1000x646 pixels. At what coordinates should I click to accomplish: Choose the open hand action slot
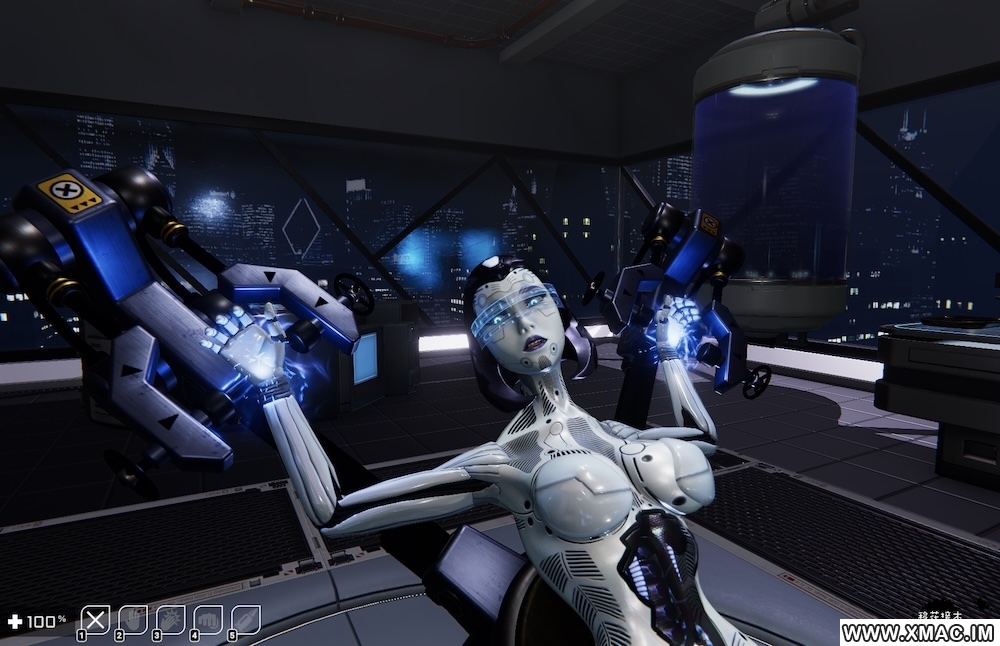[x=133, y=620]
